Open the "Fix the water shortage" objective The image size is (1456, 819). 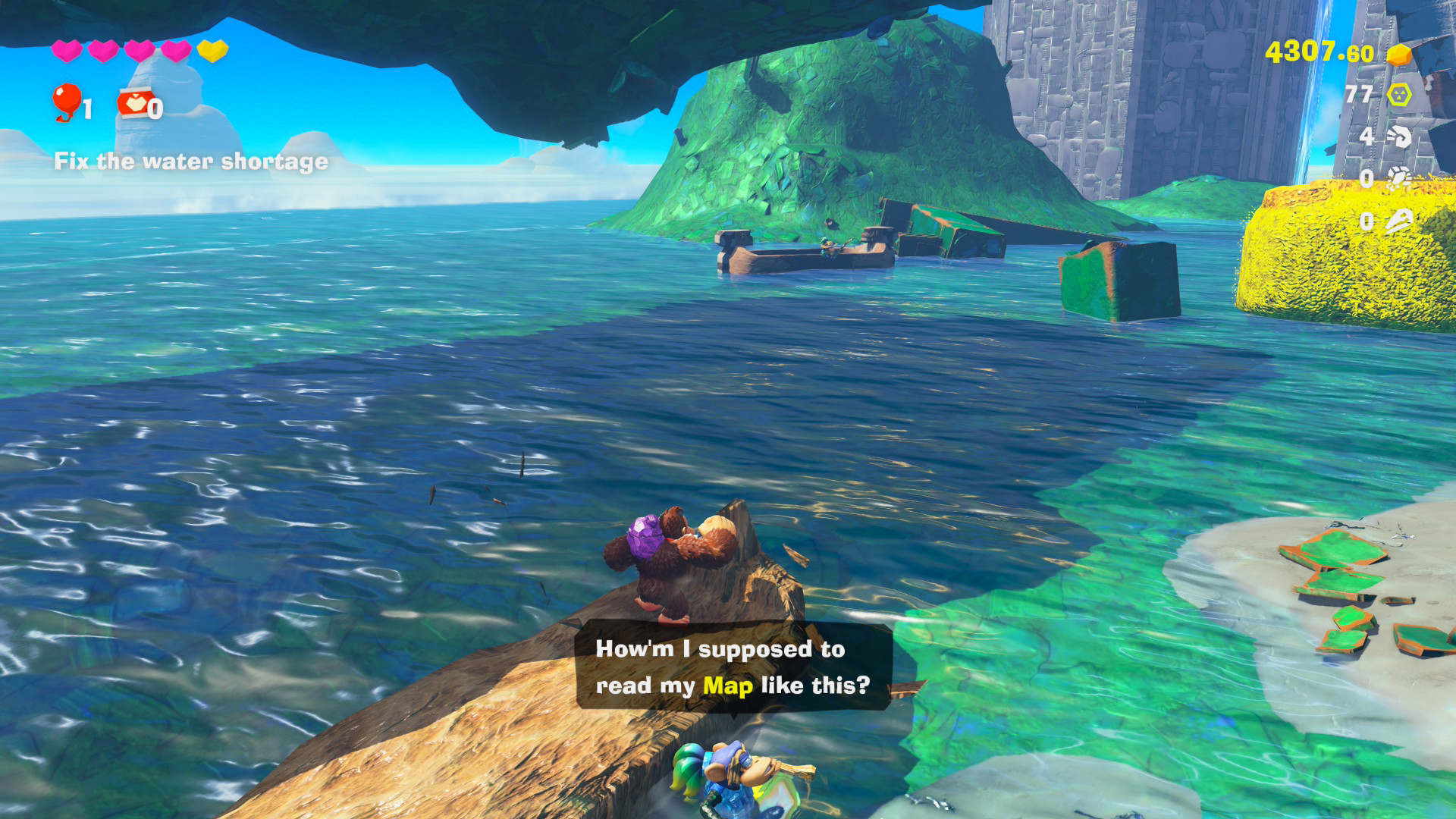pyautogui.click(x=191, y=162)
